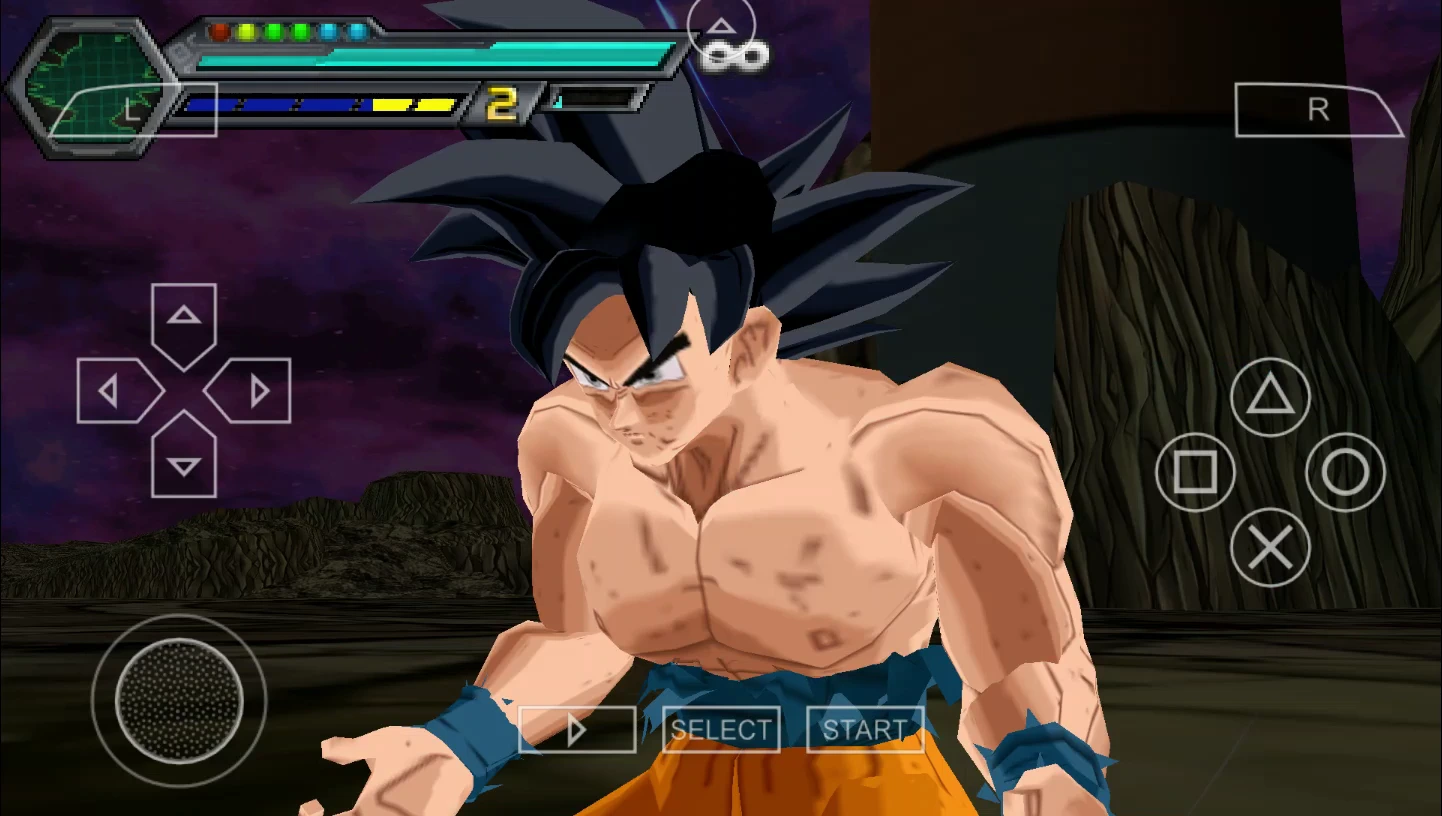Toggle the fast-forward arrow button
This screenshot has height=816, width=1442.
577,729
